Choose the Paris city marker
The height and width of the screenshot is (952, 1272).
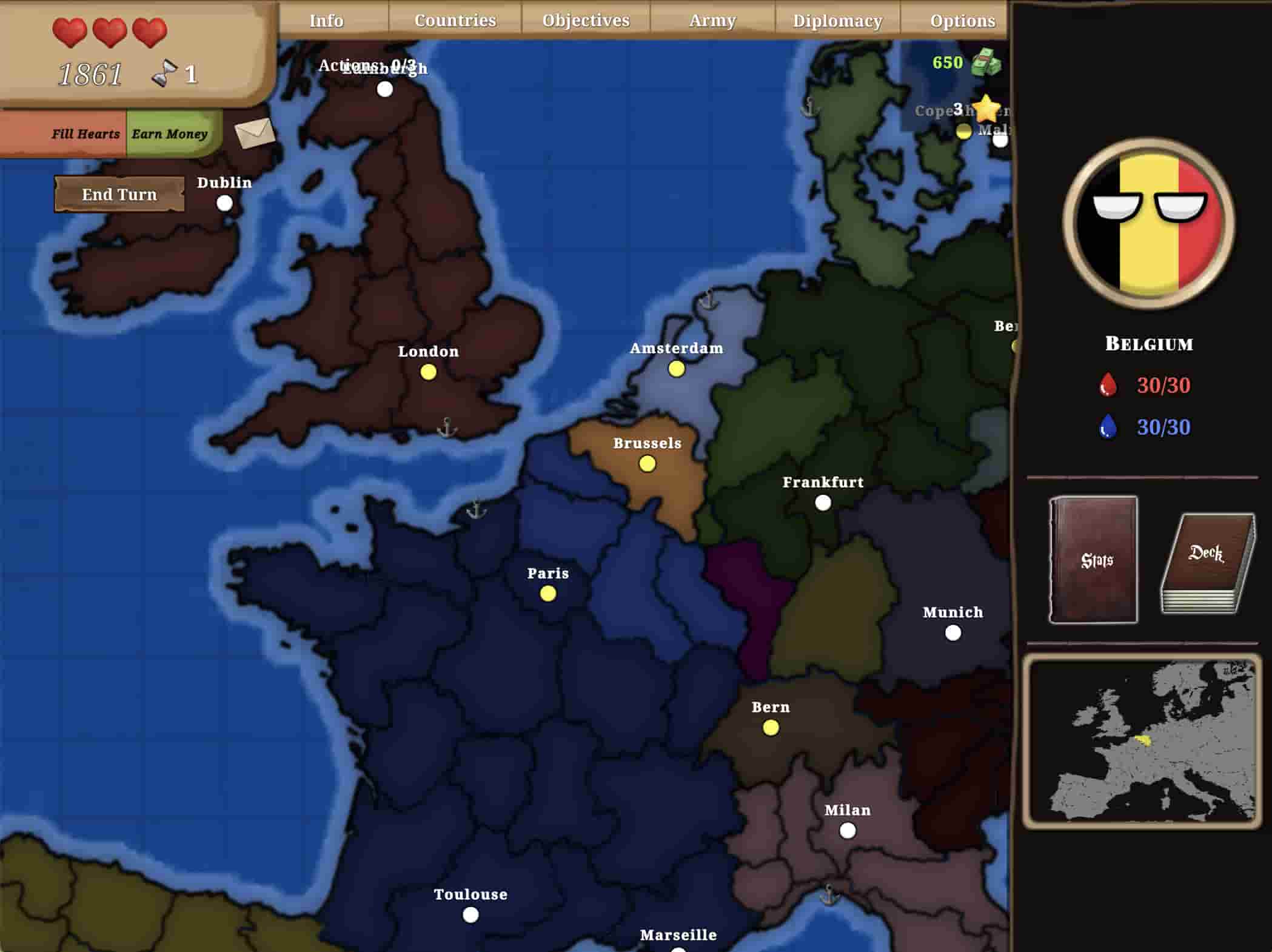point(547,594)
